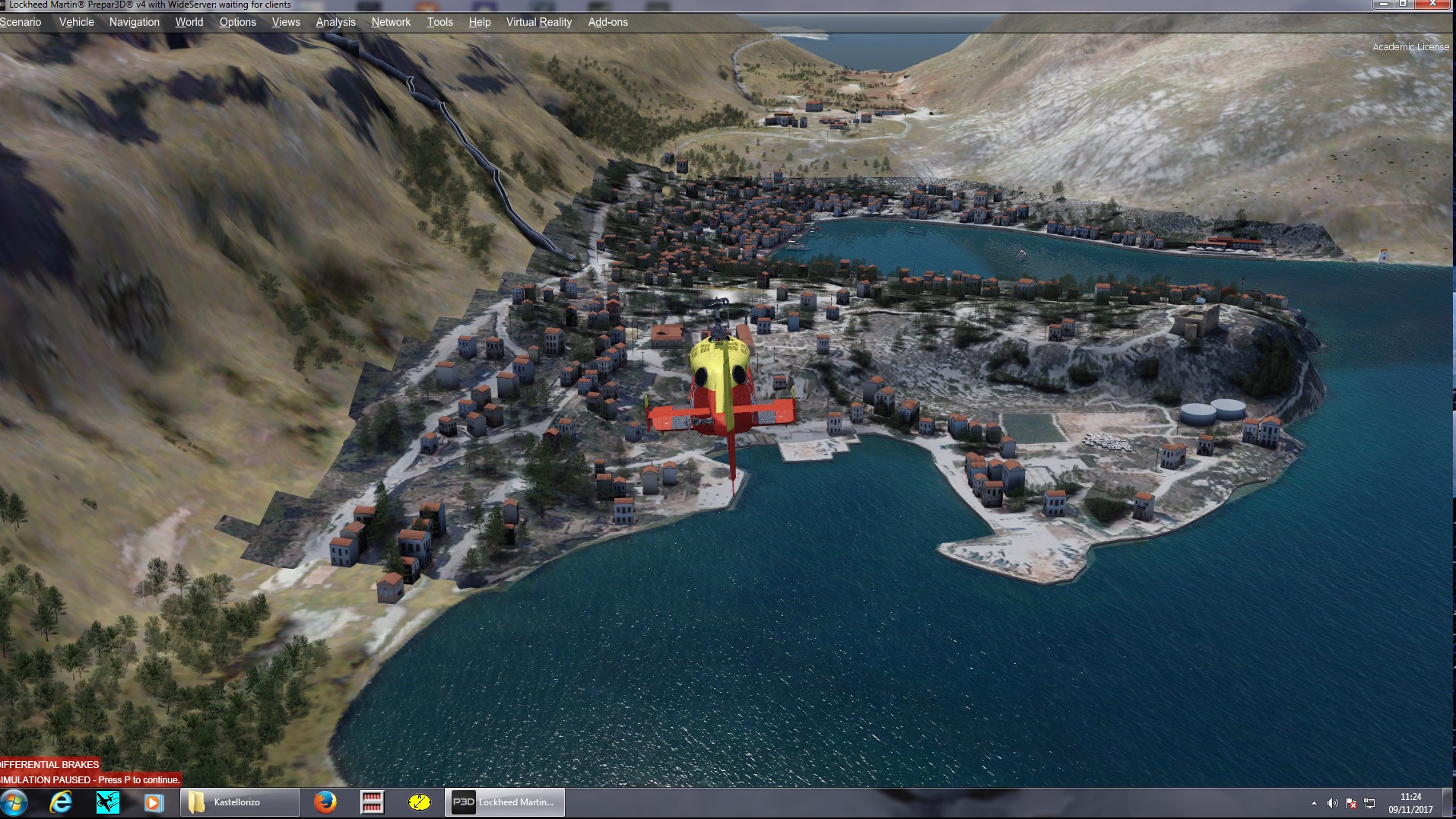Screen dimensions: 1456x819
Task: Open the Options menu
Action: [237, 22]
